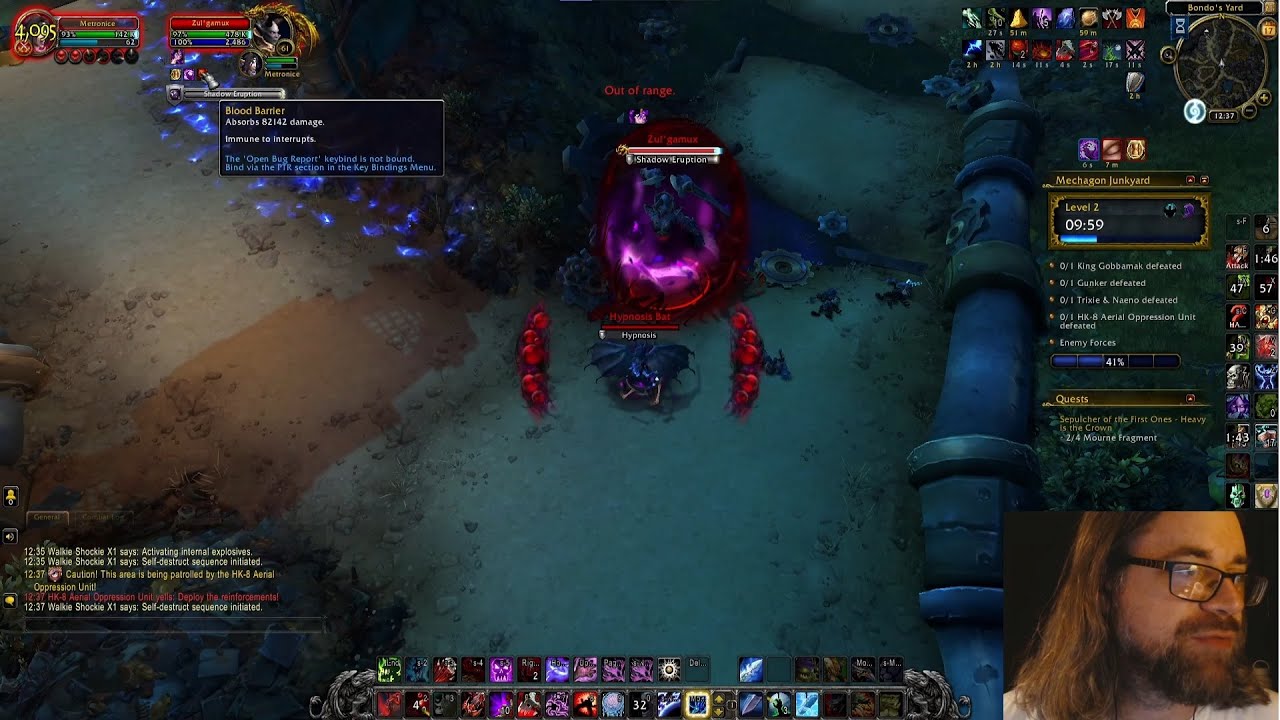Image resolution: width=1280 pixels, height=720 pixels.
Task: Click the General chat tab
Action: [47, 517]
